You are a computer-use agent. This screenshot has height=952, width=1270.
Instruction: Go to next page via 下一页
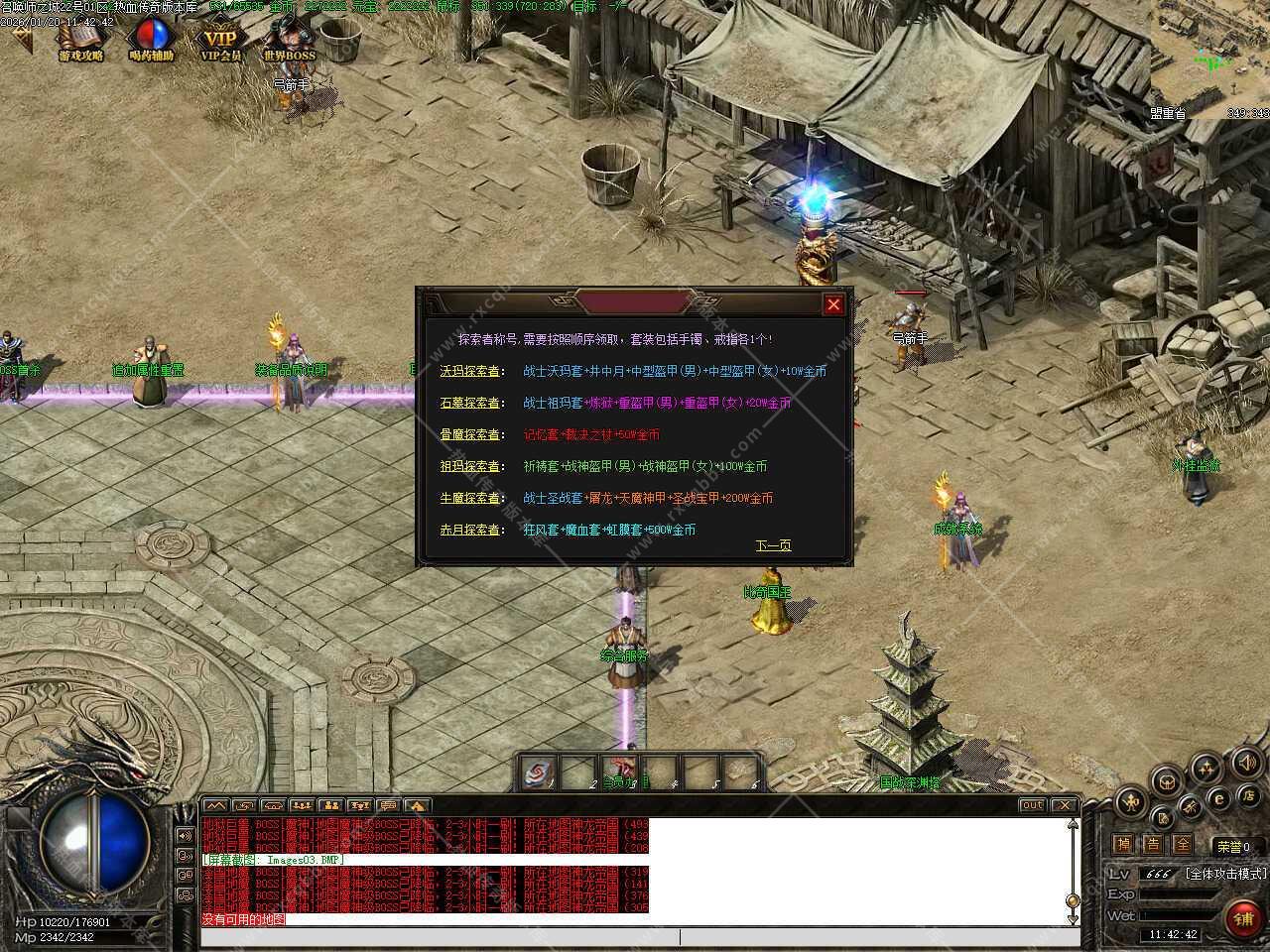pyautogui.click(x=773, y=545)
